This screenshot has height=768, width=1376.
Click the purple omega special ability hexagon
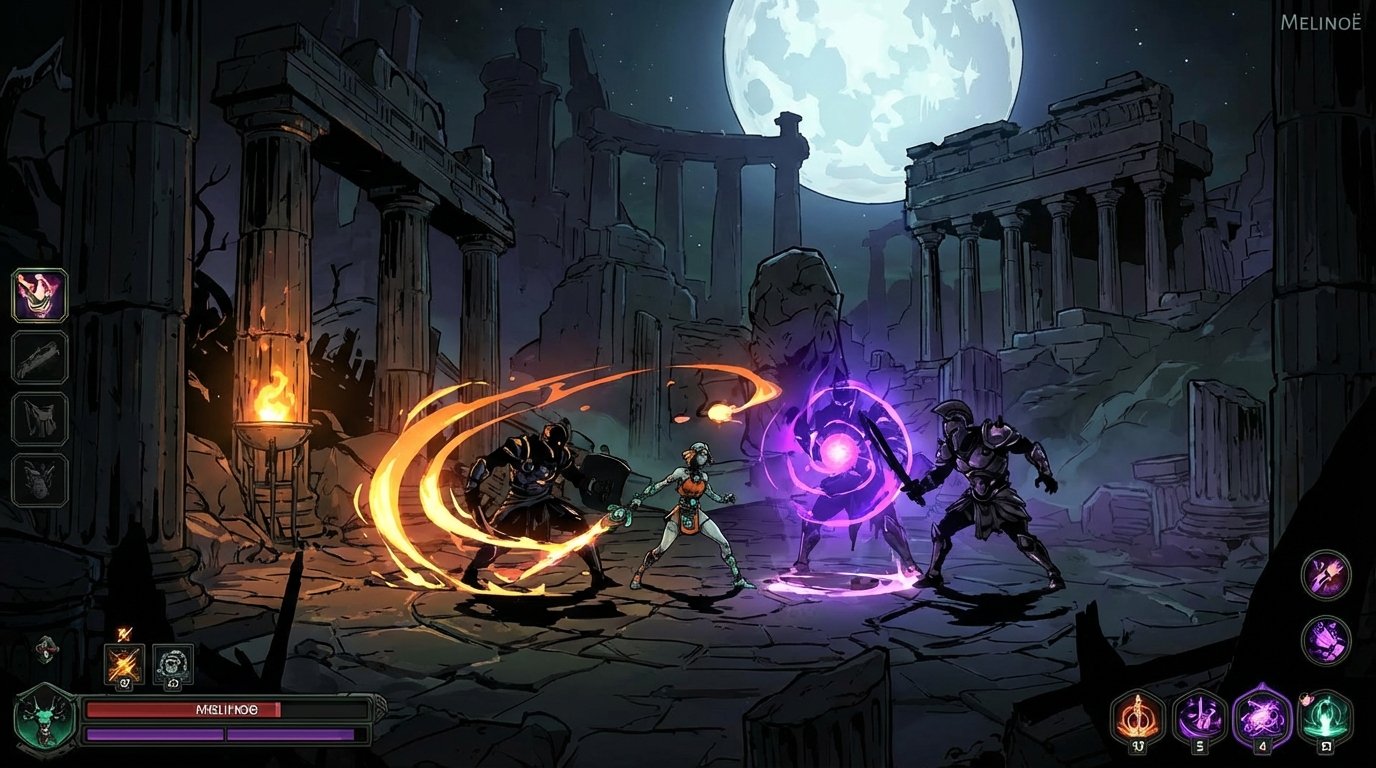coord(1260,717)
